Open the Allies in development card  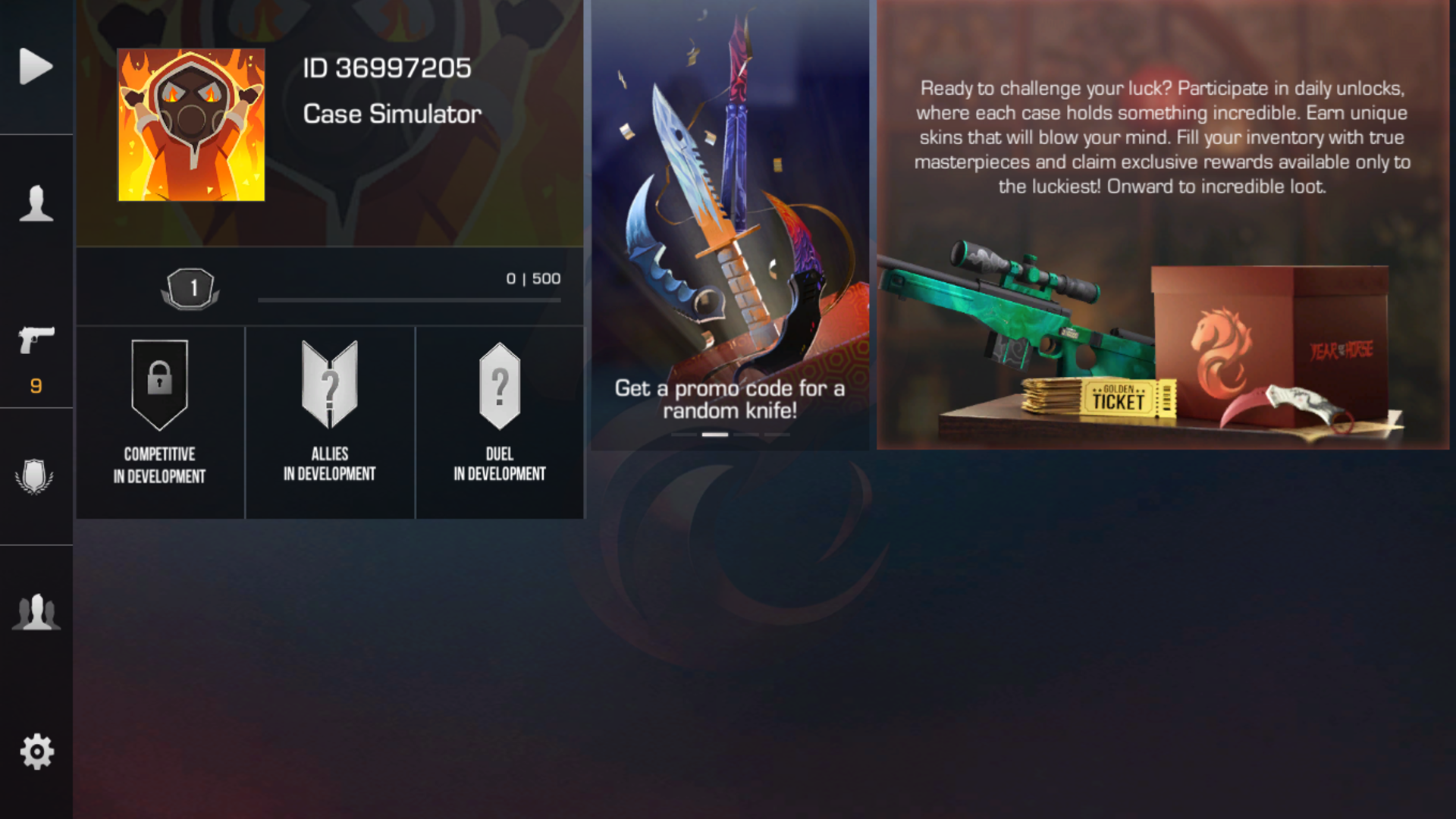pos(330,422)
